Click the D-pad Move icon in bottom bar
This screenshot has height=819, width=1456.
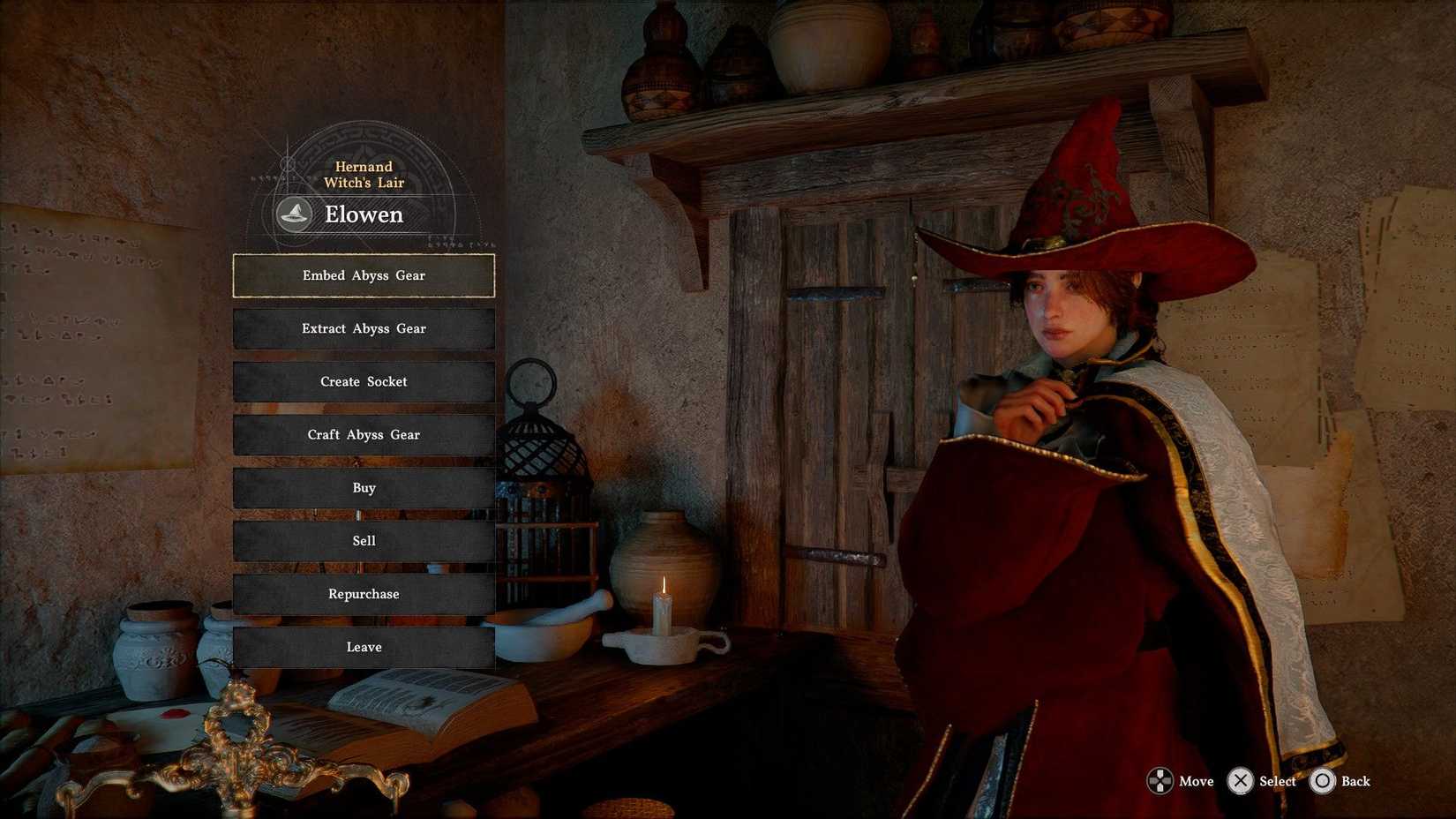point(1160,781)
